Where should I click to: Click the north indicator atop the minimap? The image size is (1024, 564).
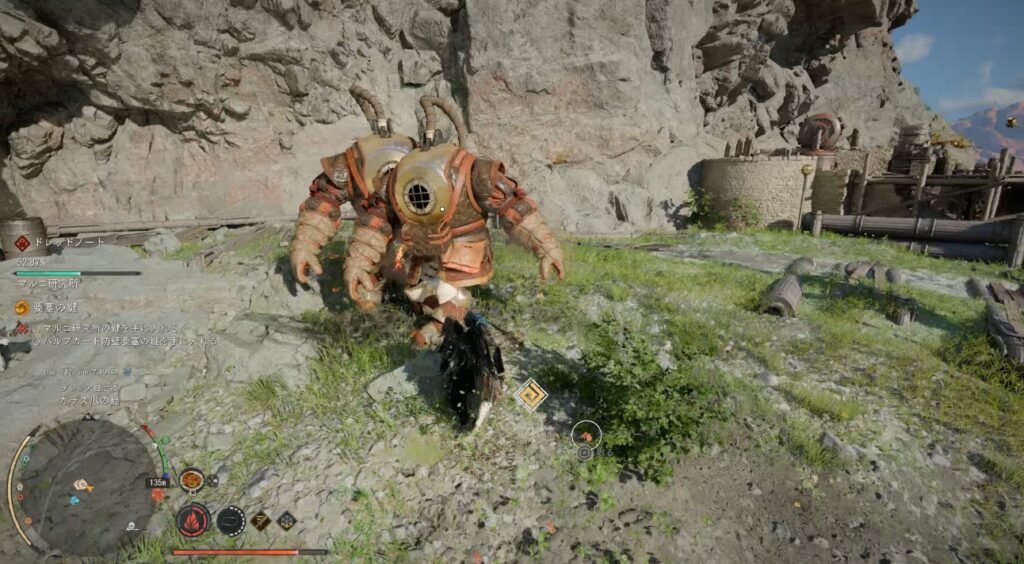[87, 418]
